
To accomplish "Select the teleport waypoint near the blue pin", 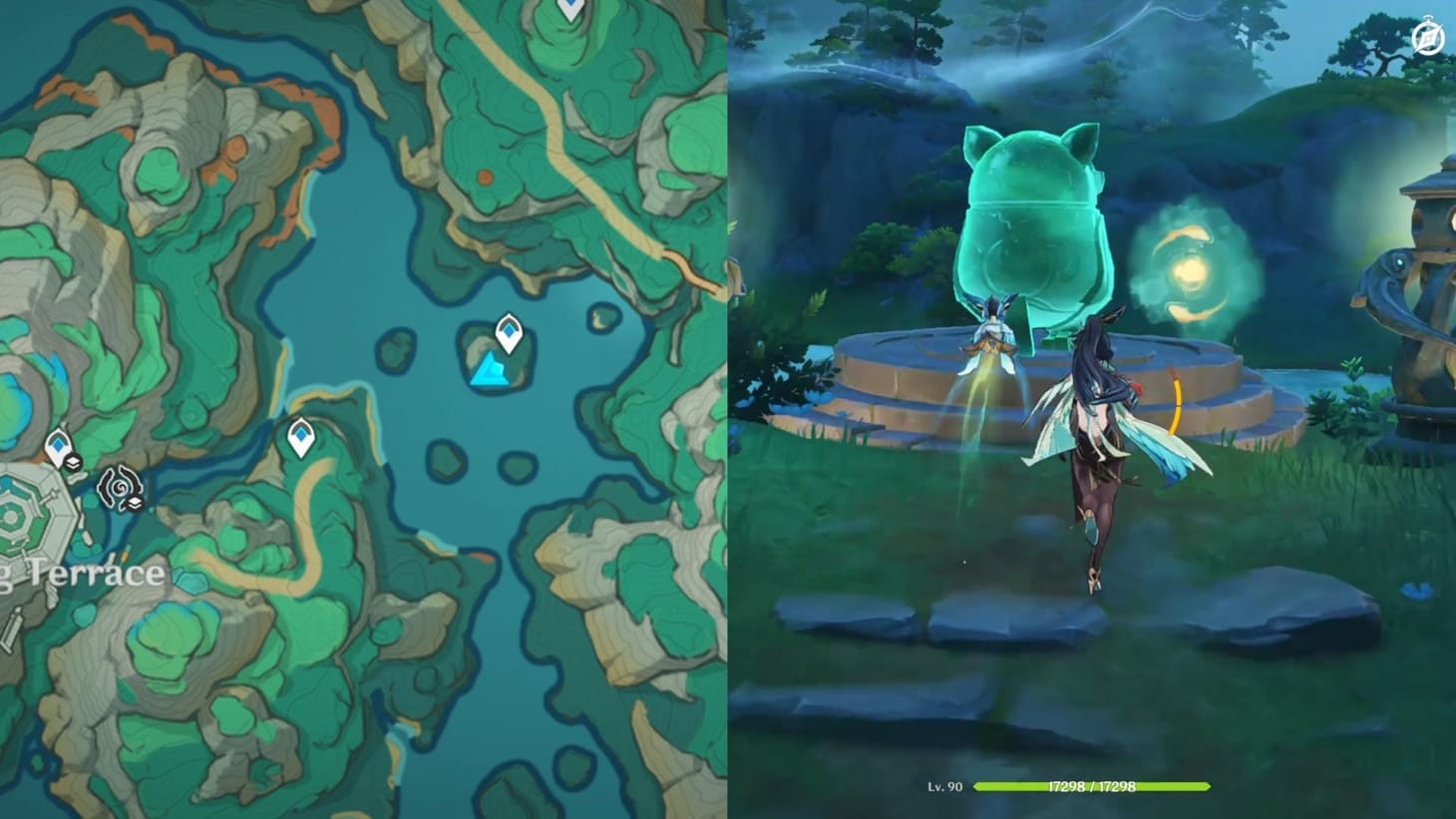I will tap(509, 330).
